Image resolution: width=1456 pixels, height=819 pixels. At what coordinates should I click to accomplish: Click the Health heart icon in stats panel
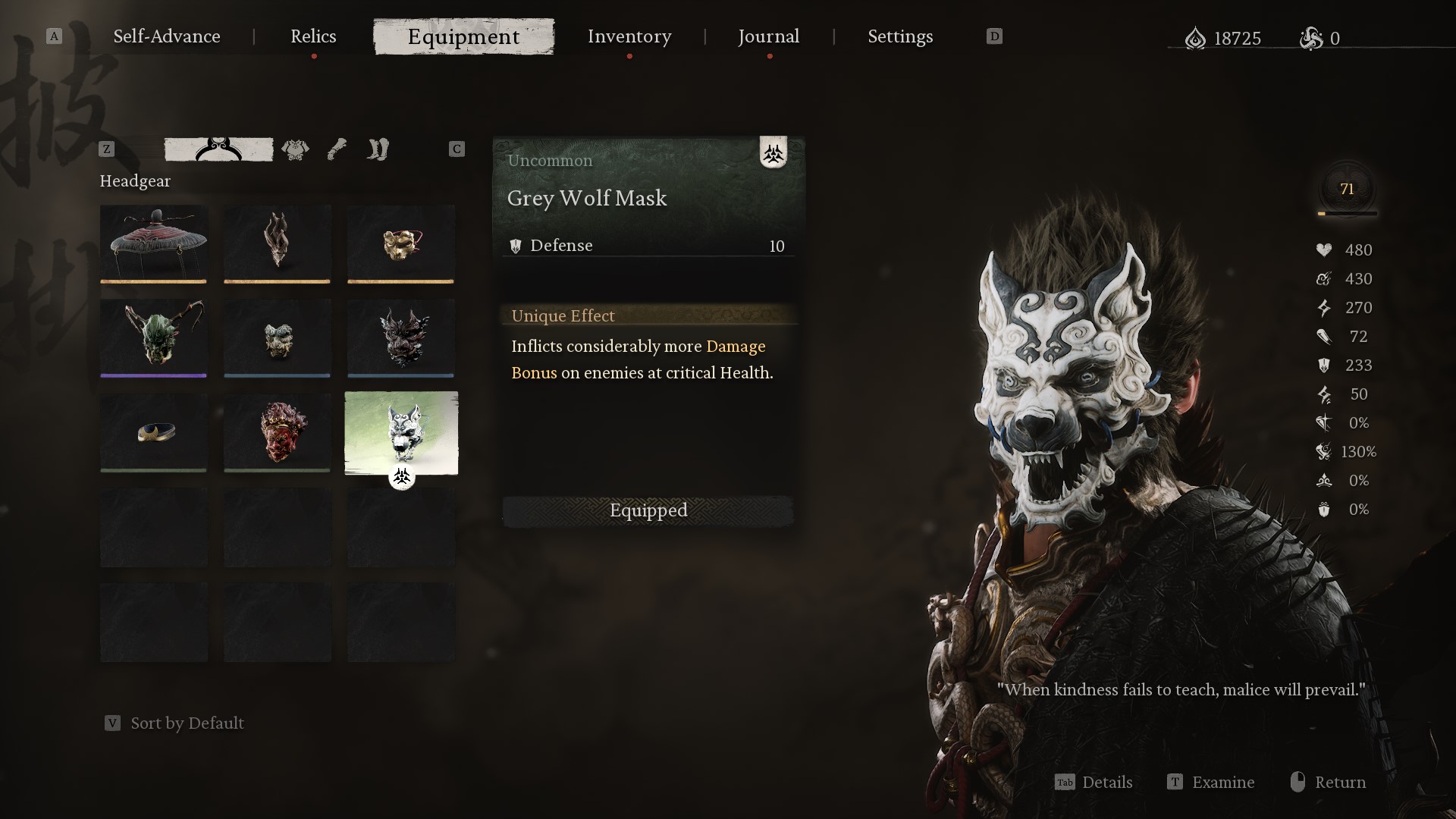coord(1324,250)
